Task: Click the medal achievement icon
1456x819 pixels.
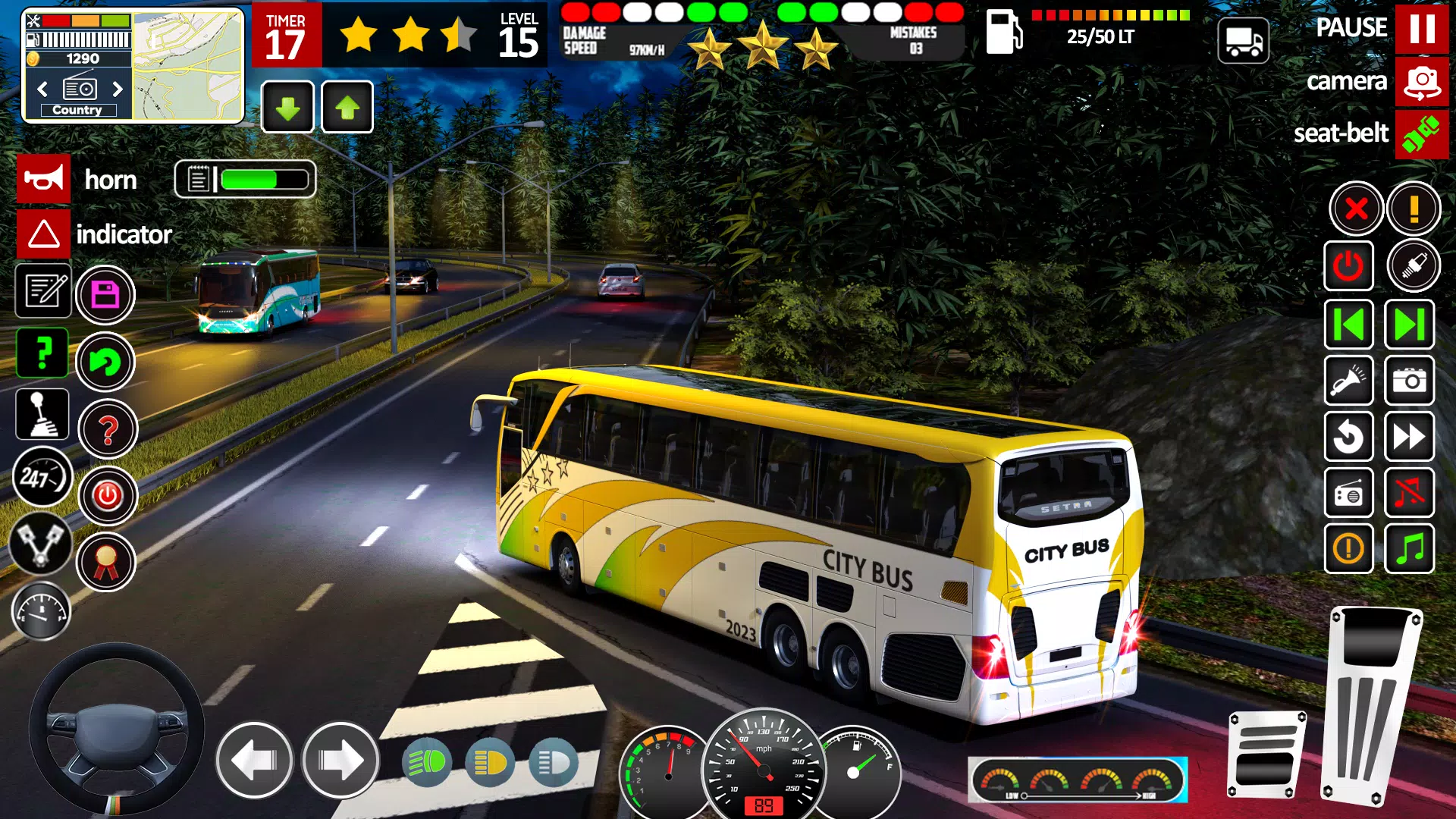Action: click(x=108, y=563)
